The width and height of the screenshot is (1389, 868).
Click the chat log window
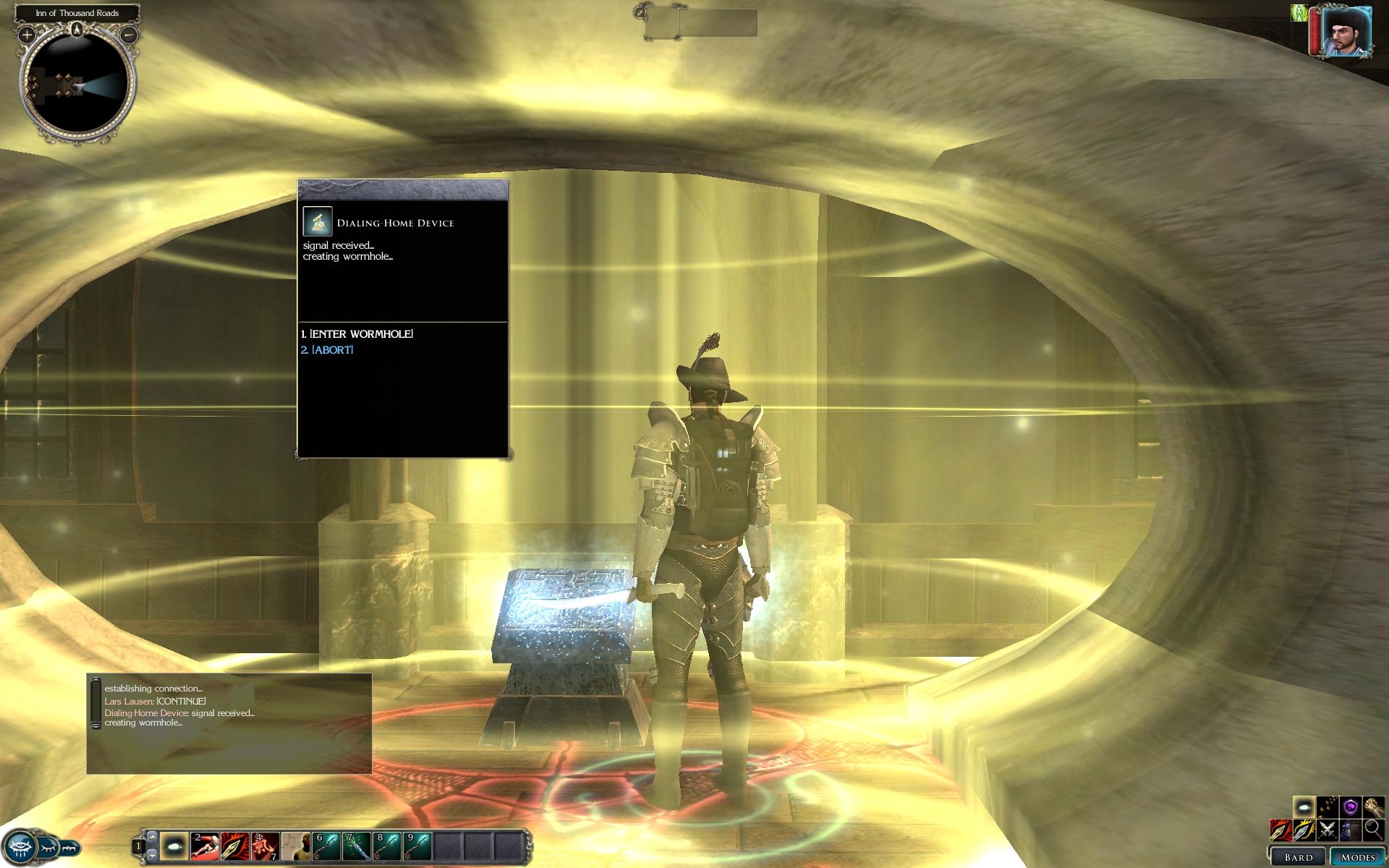pyautogui.click(x=229, y=723)
